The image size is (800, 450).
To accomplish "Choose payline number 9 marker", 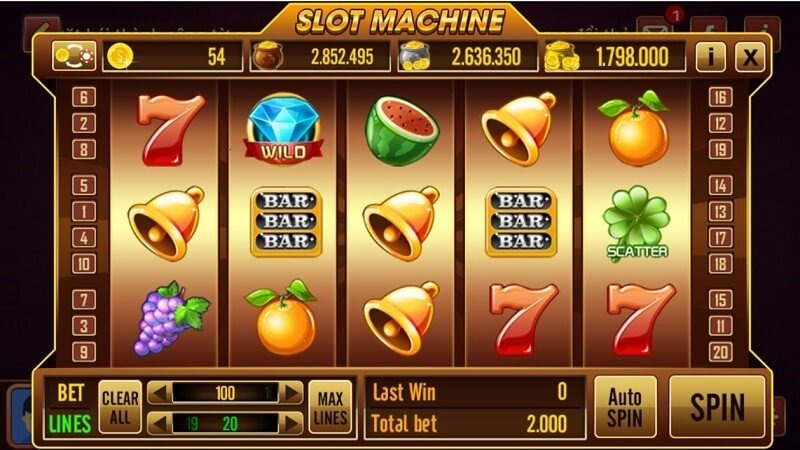I will tap(85, 352).
